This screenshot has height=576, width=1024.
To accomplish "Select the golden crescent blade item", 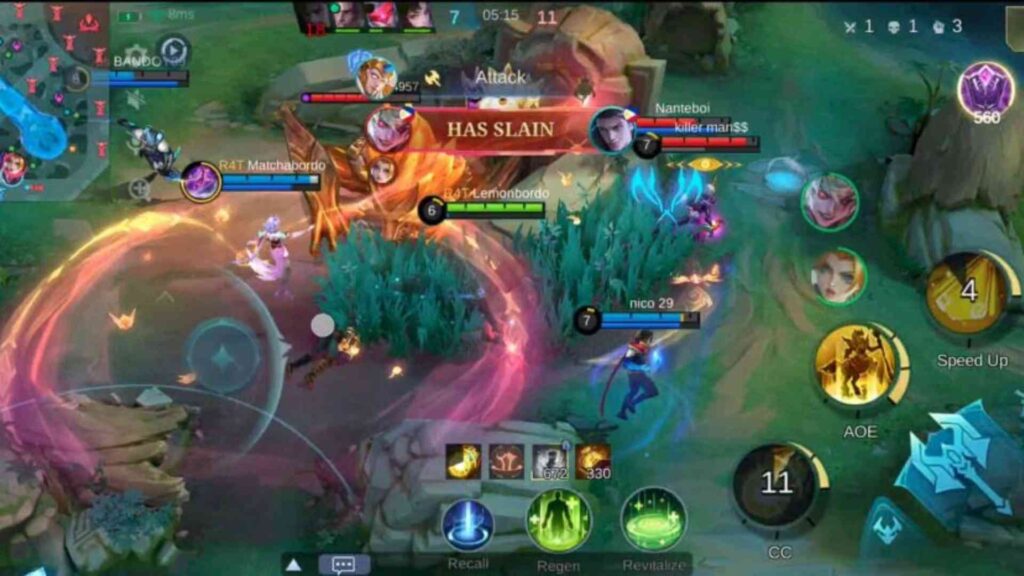I will (463, 460).
